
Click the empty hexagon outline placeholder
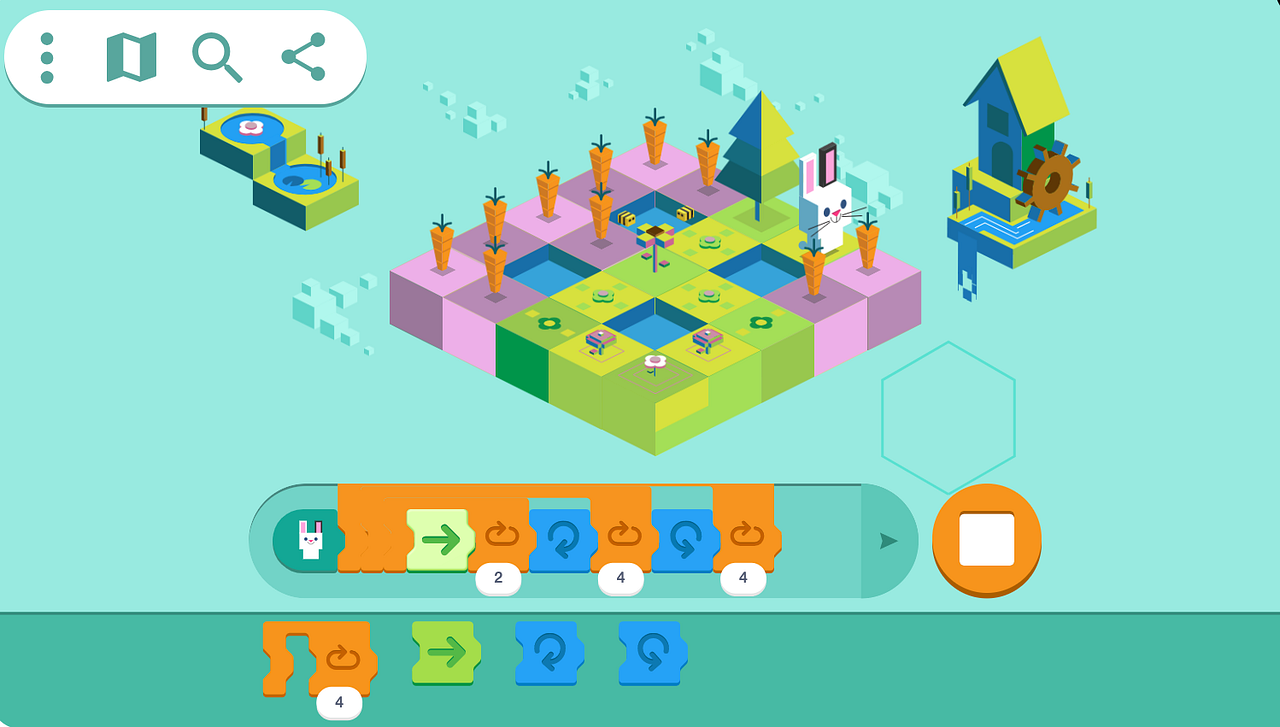[x=949, y=414]
